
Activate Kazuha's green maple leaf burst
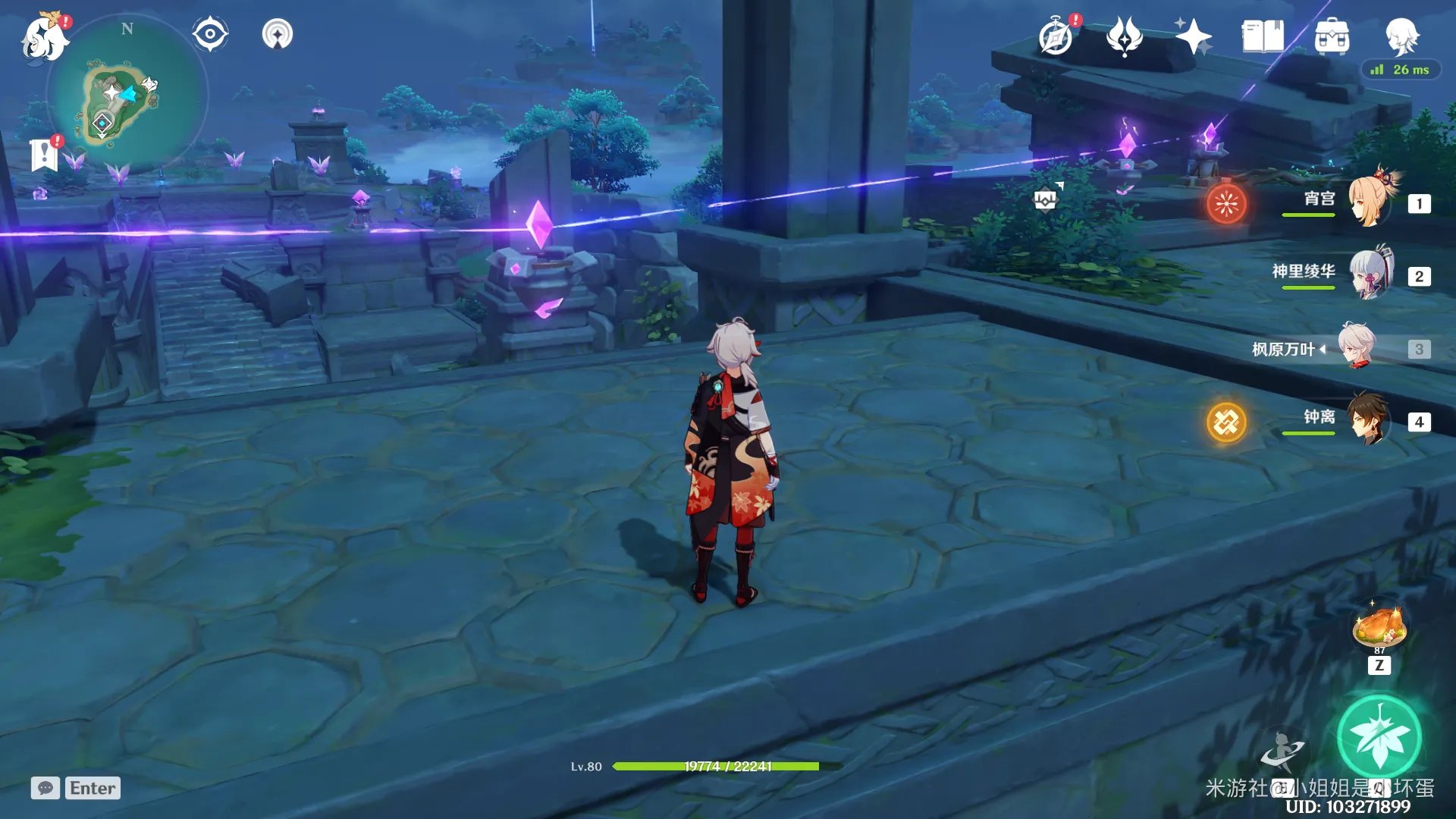point(1379,737)
